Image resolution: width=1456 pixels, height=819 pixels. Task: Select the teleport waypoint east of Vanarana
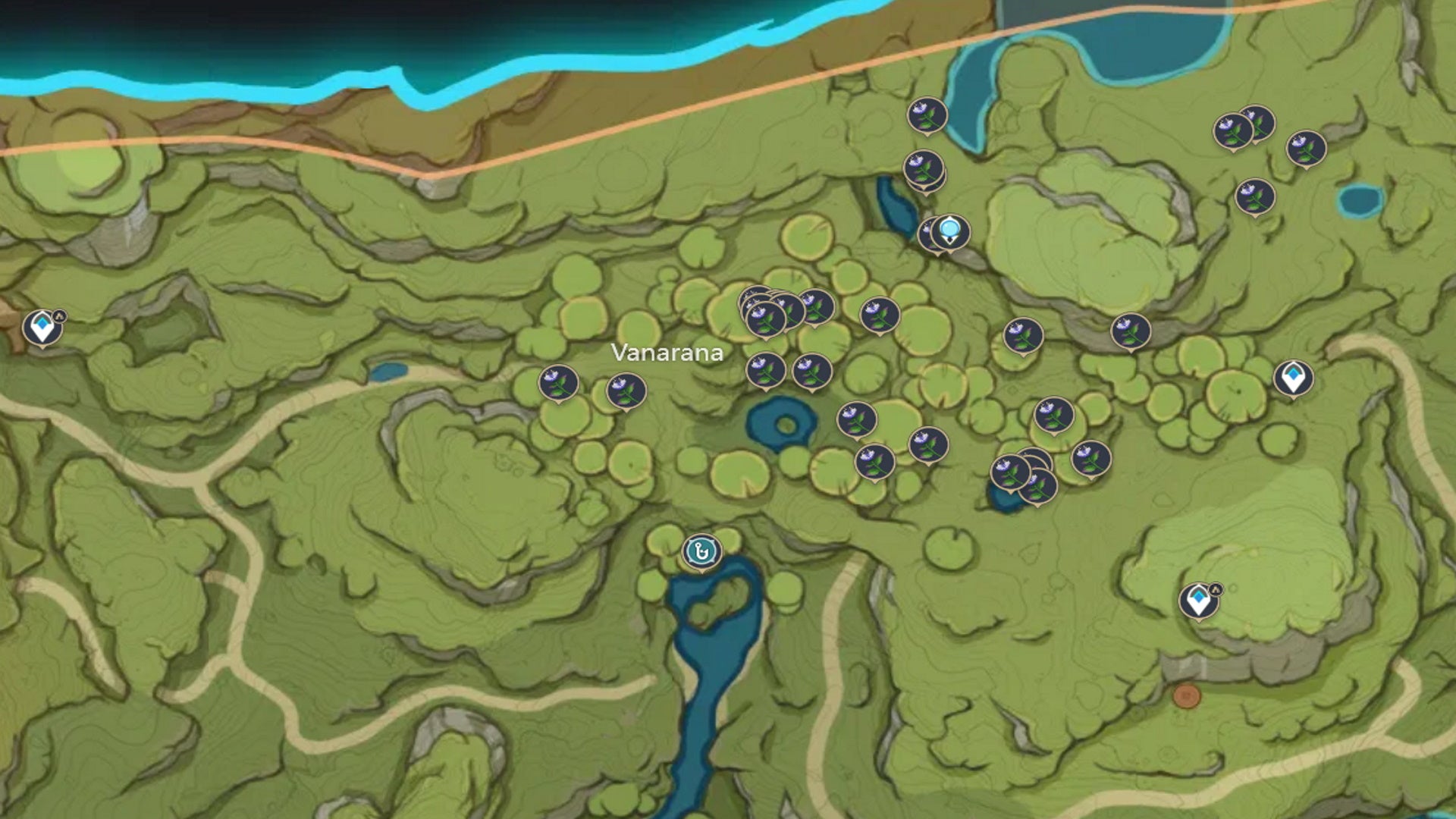1293,377
